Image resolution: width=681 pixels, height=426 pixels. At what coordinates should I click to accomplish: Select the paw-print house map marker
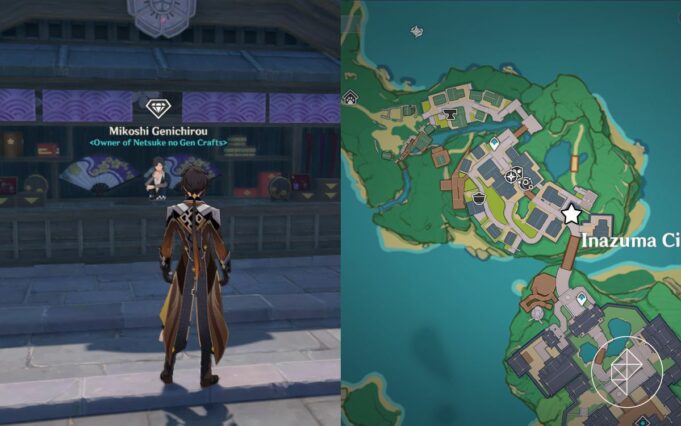(351, 97)
